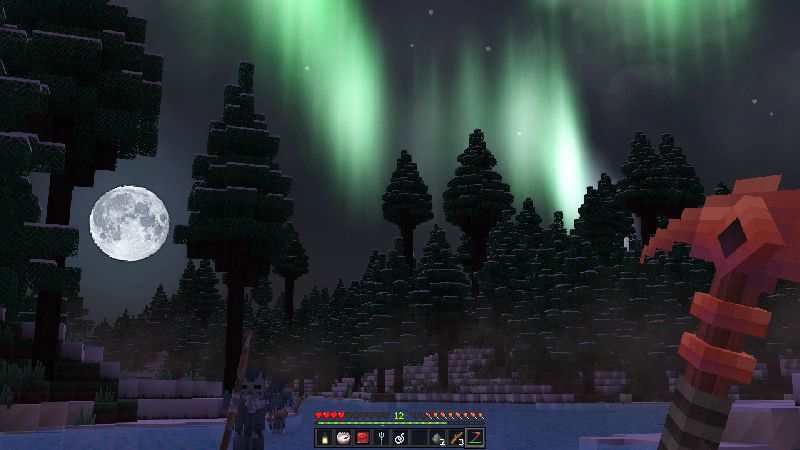The height and width of the screenshot is (450, 800).
Task: Pick the gray lump item stack
Action: point(435,438)
